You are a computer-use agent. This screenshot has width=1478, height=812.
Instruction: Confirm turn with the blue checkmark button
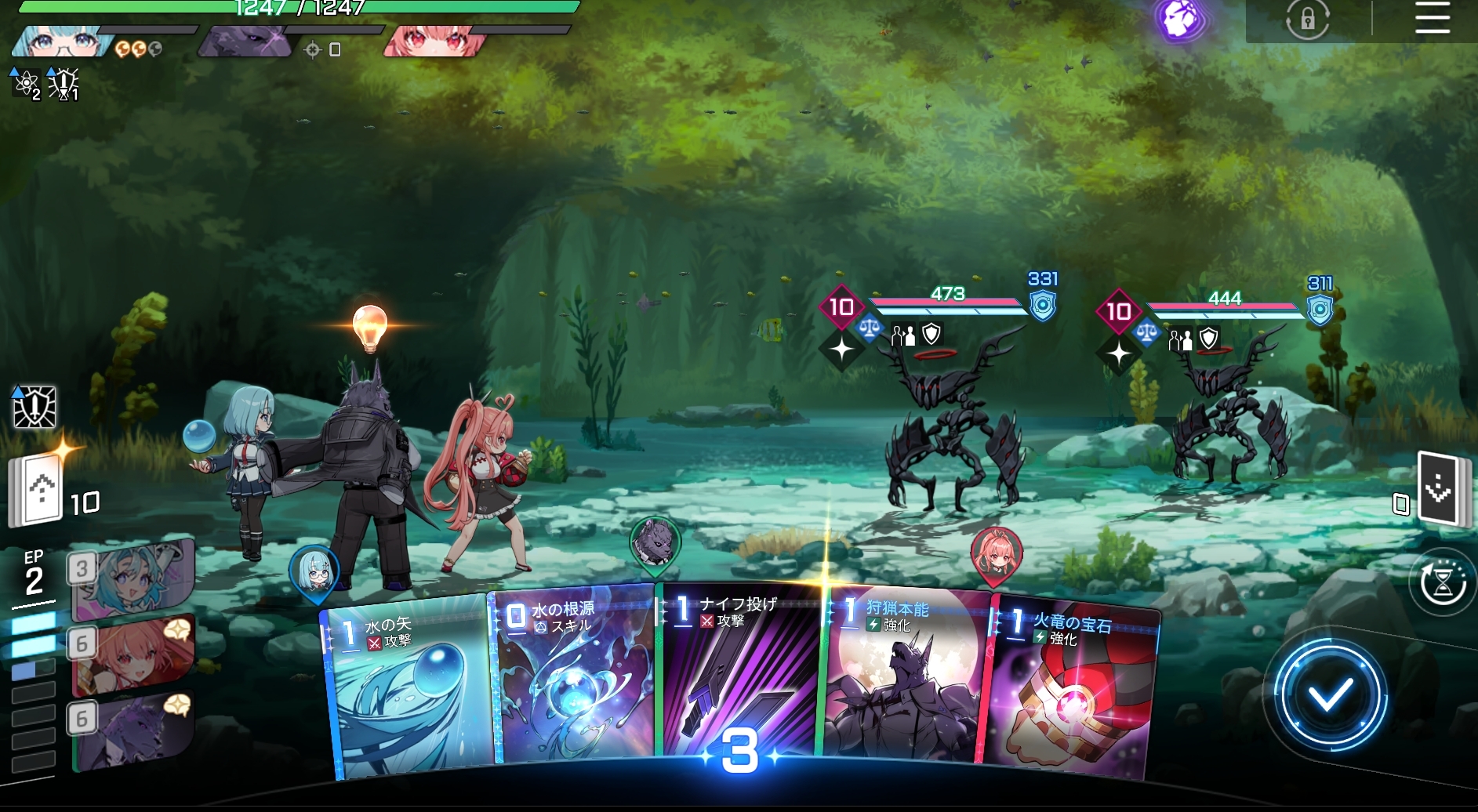coord(1329,695)
